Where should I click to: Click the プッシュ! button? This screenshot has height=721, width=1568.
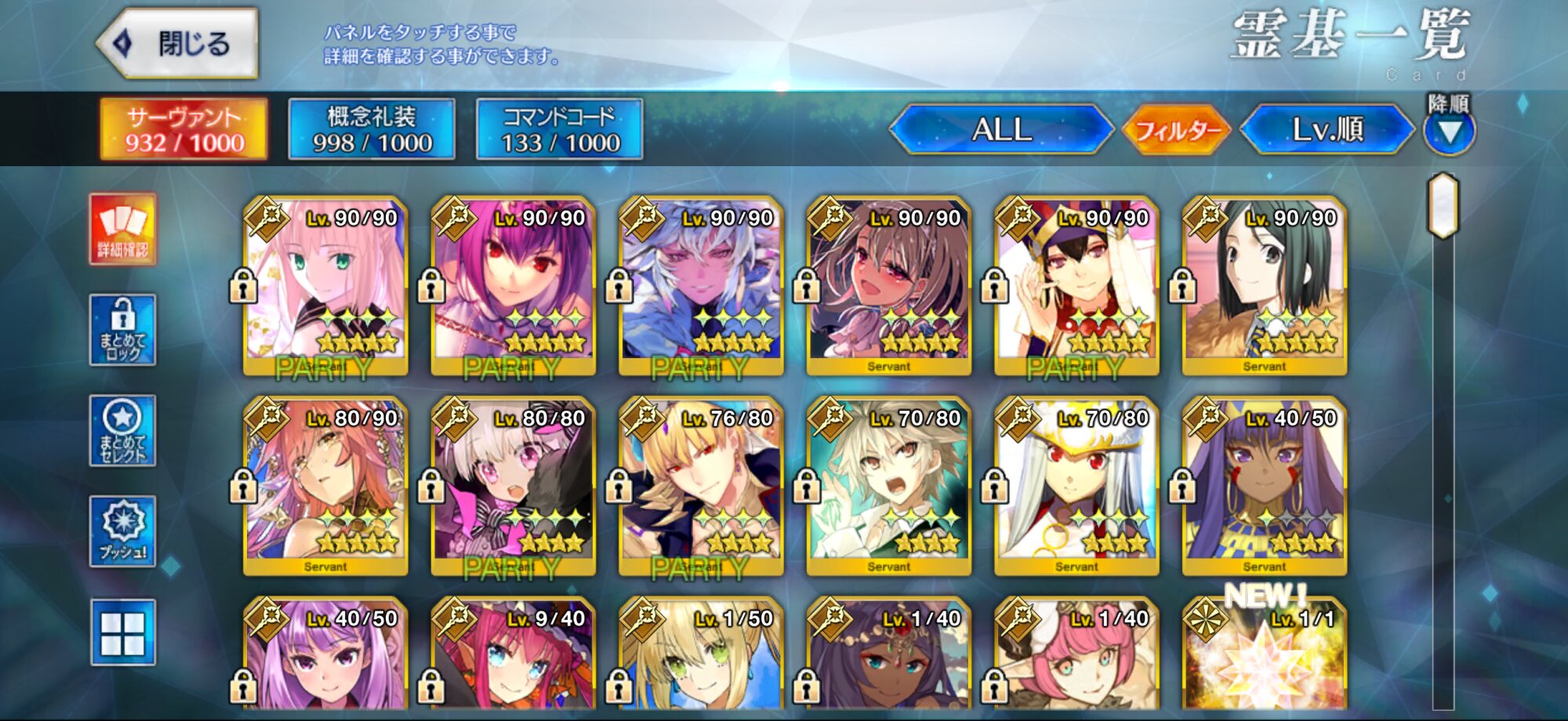pos(123,531)
